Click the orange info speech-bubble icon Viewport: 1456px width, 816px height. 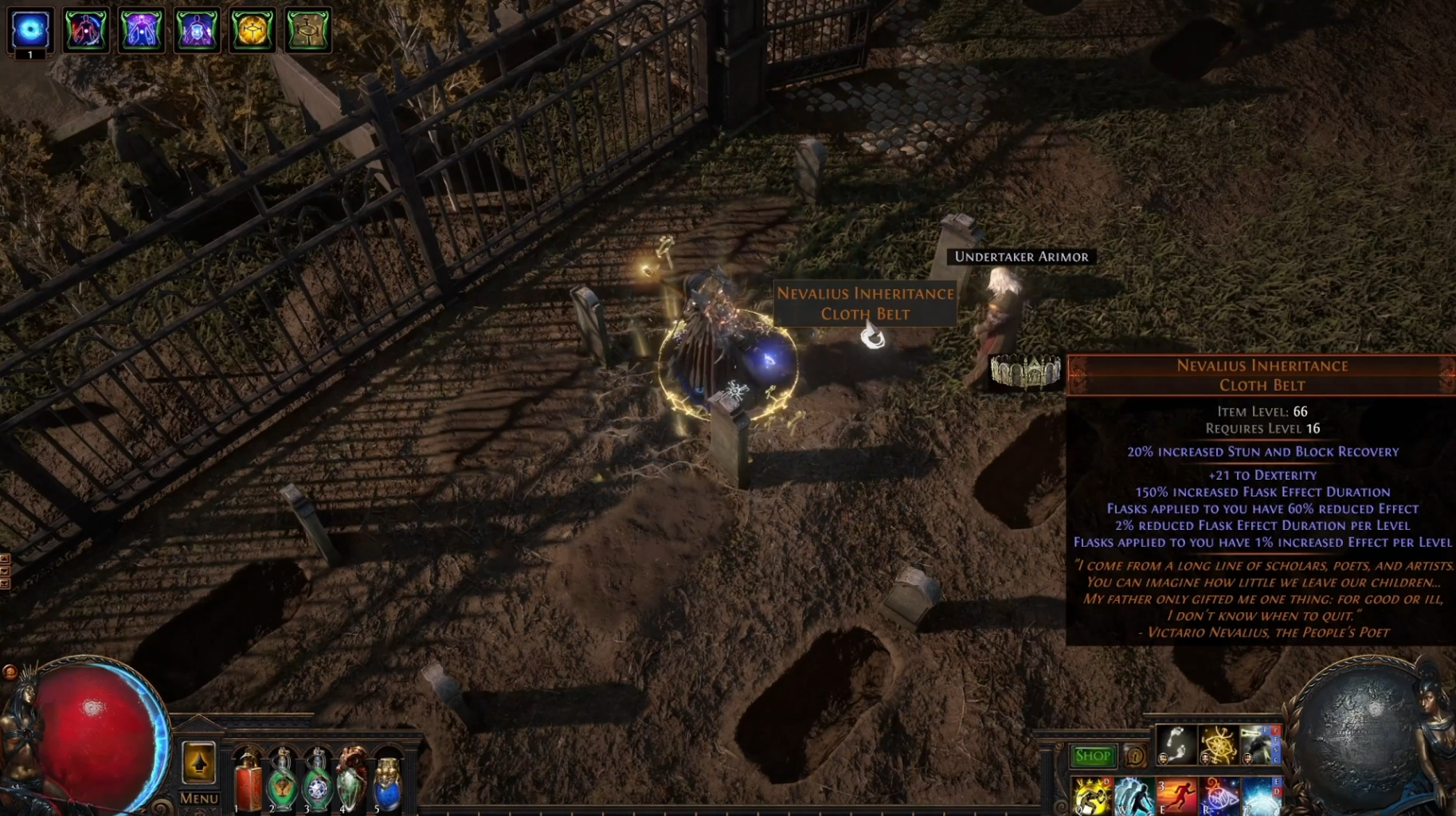point(1134,755)
